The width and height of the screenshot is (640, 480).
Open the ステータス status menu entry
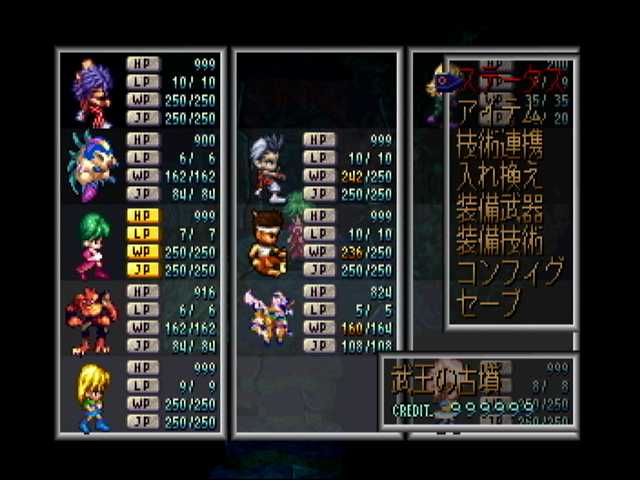[x=500, y=77]
